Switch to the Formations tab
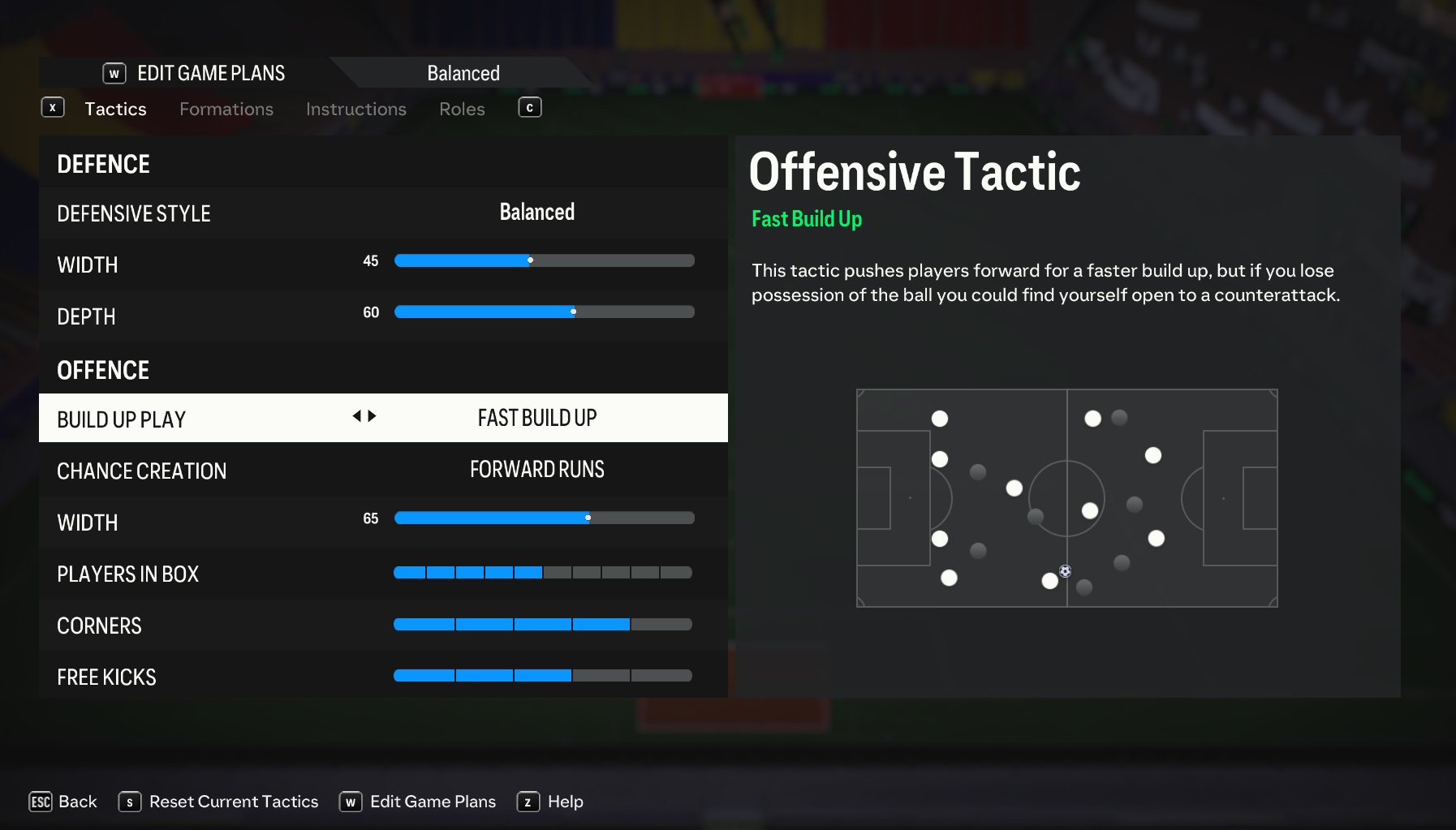Screen dimensions: 1456x830 226,109
